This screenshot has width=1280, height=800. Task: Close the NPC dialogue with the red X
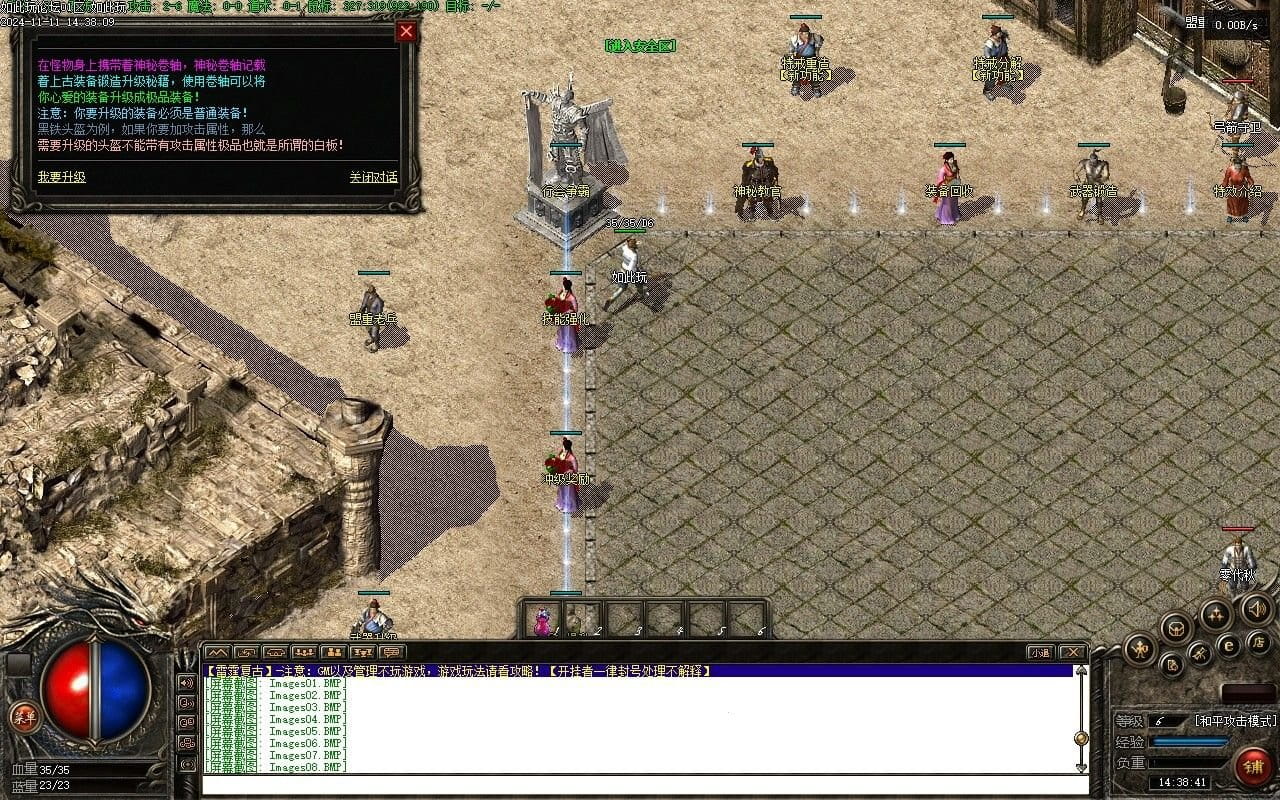(406, 31)
